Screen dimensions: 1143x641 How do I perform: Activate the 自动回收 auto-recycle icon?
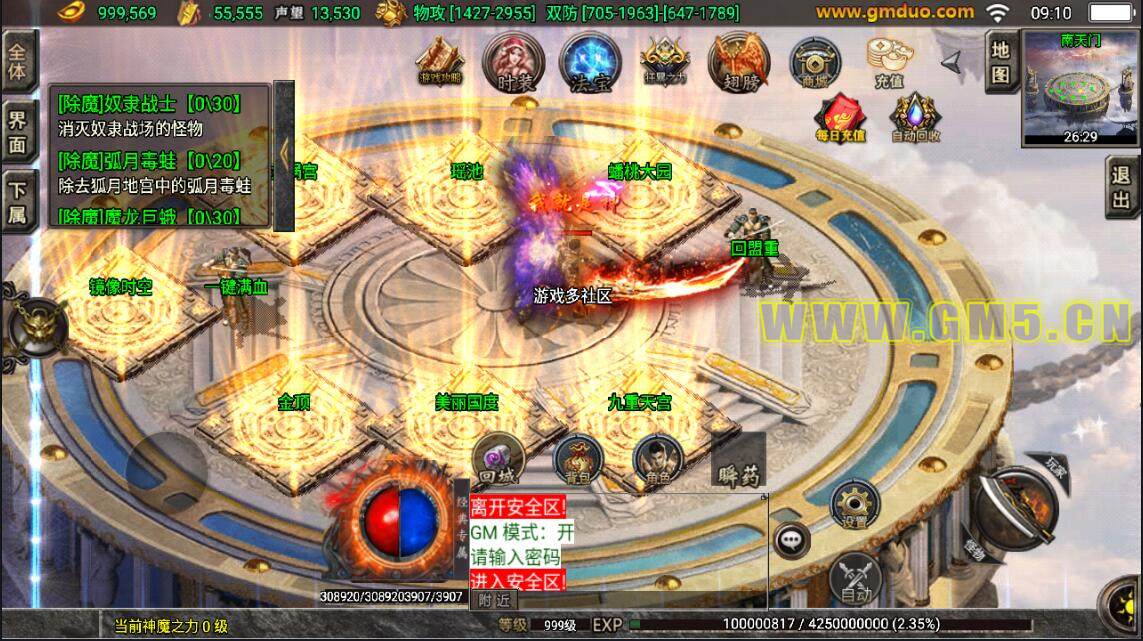click(x=915, y=118)
